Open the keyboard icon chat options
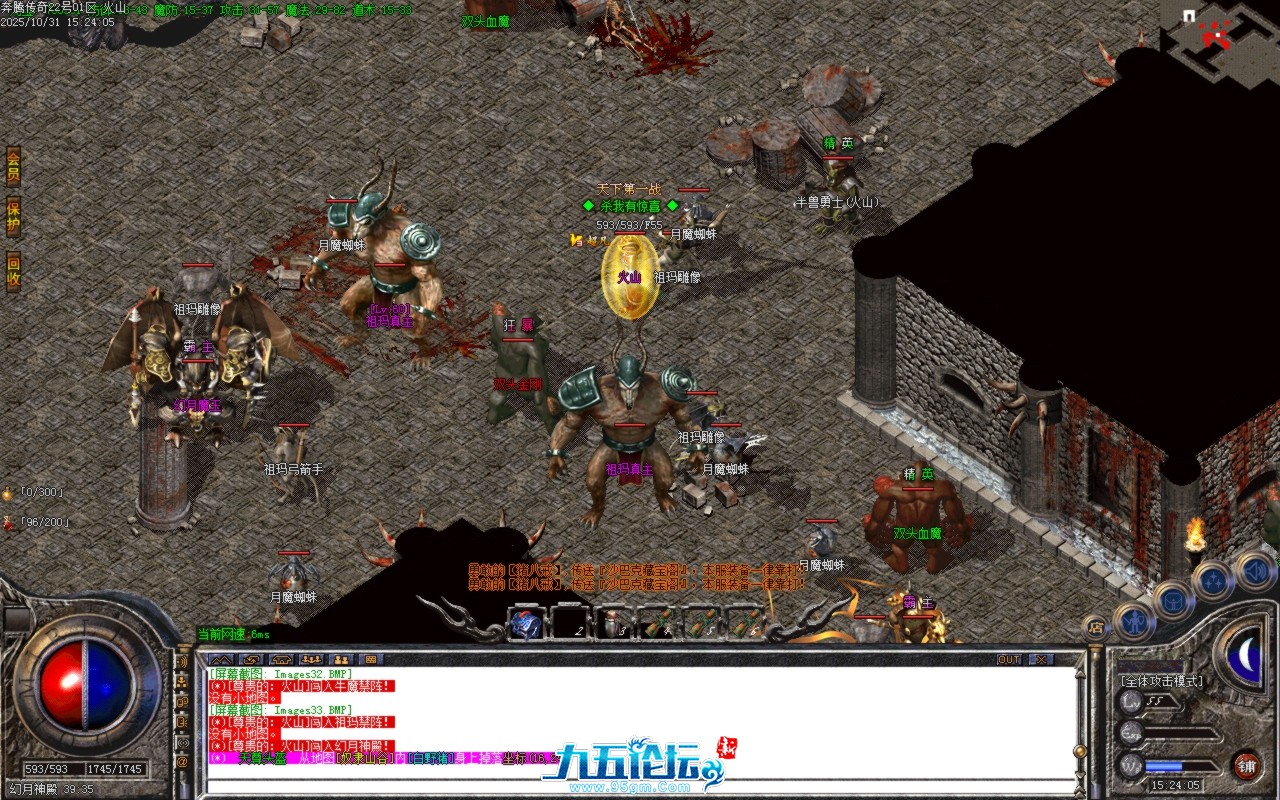The image size is (1280, 800). [371, 660]
